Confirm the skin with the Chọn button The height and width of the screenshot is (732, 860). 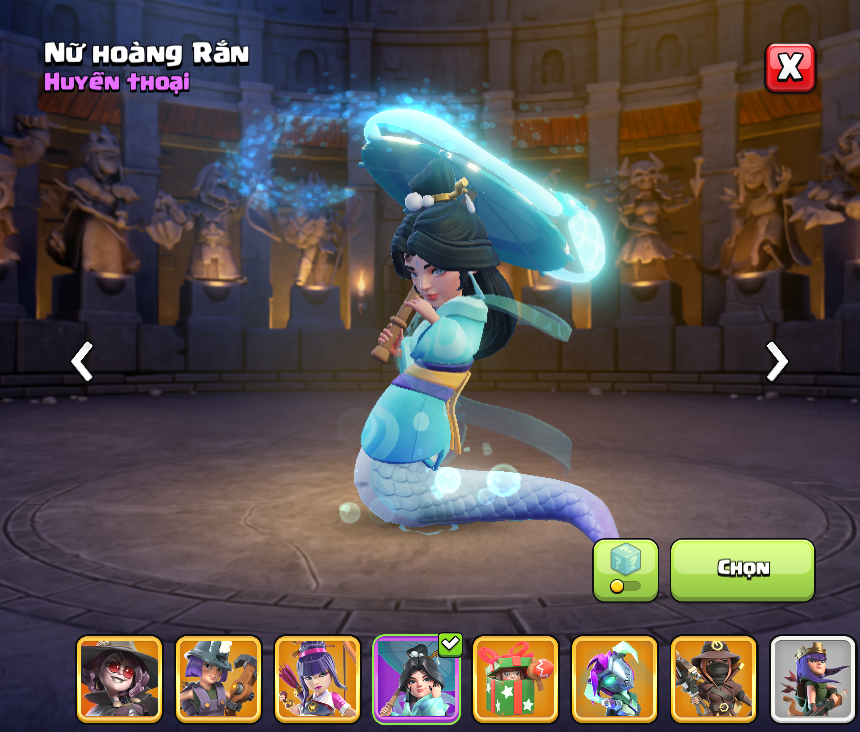coord(742,570)
